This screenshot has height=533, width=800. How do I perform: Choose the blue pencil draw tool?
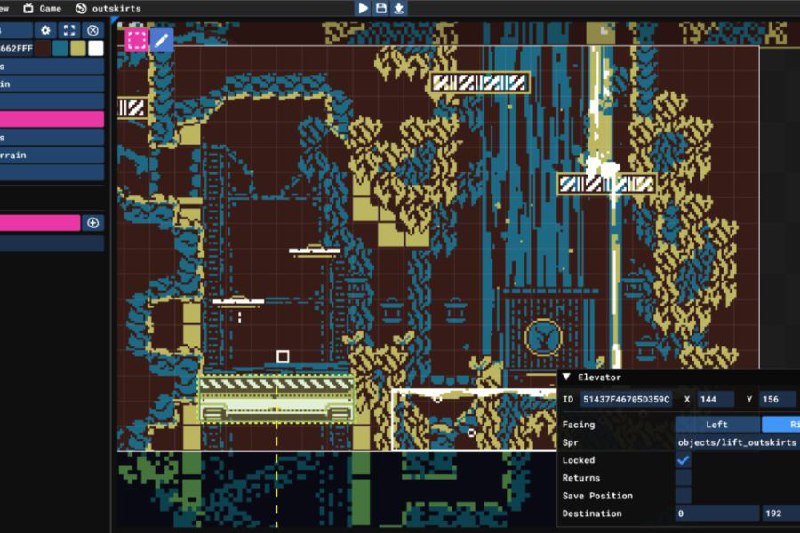pyautogui.click(x=161, y=39)
